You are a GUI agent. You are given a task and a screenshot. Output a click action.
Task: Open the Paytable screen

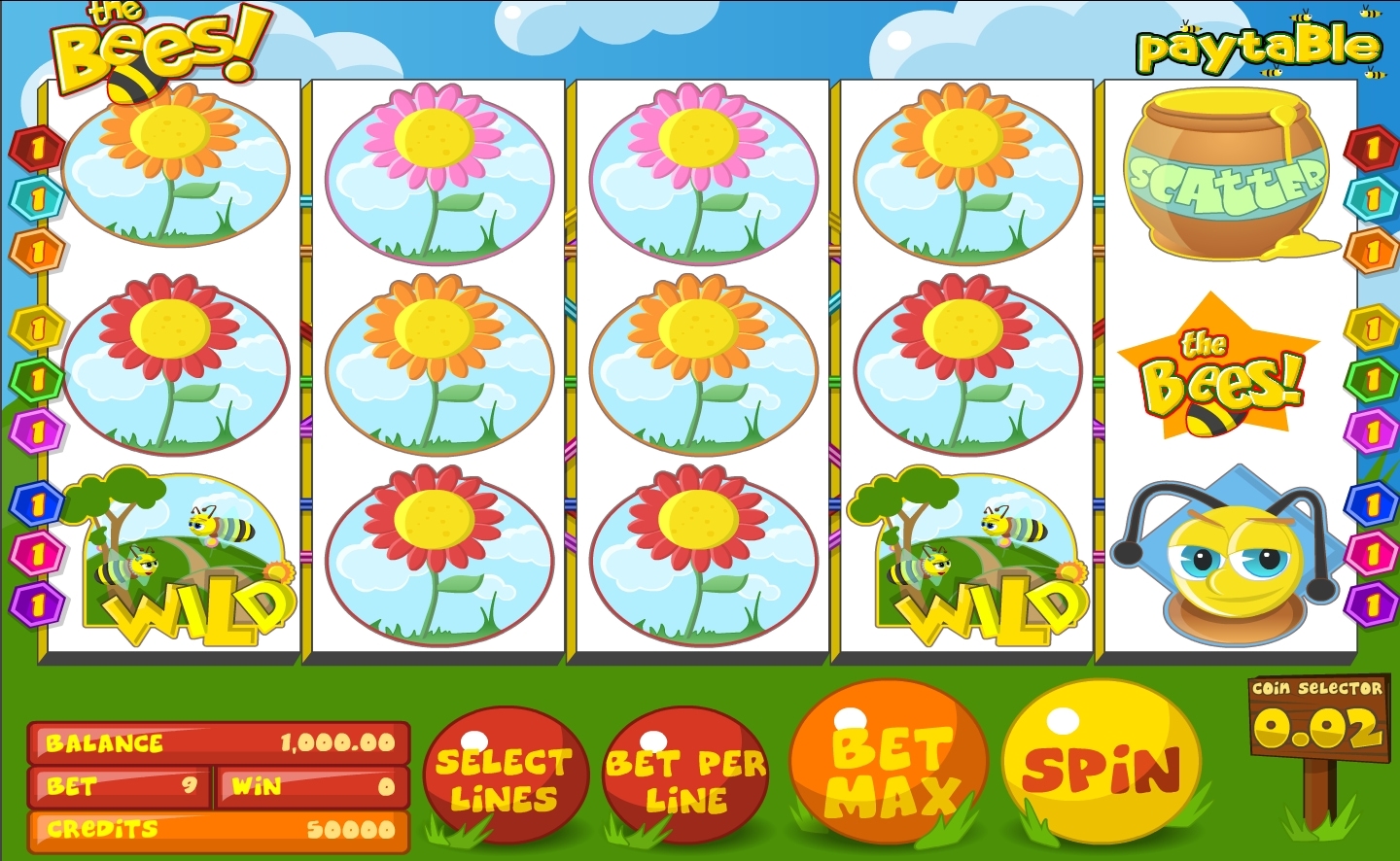coord(1259,49)
